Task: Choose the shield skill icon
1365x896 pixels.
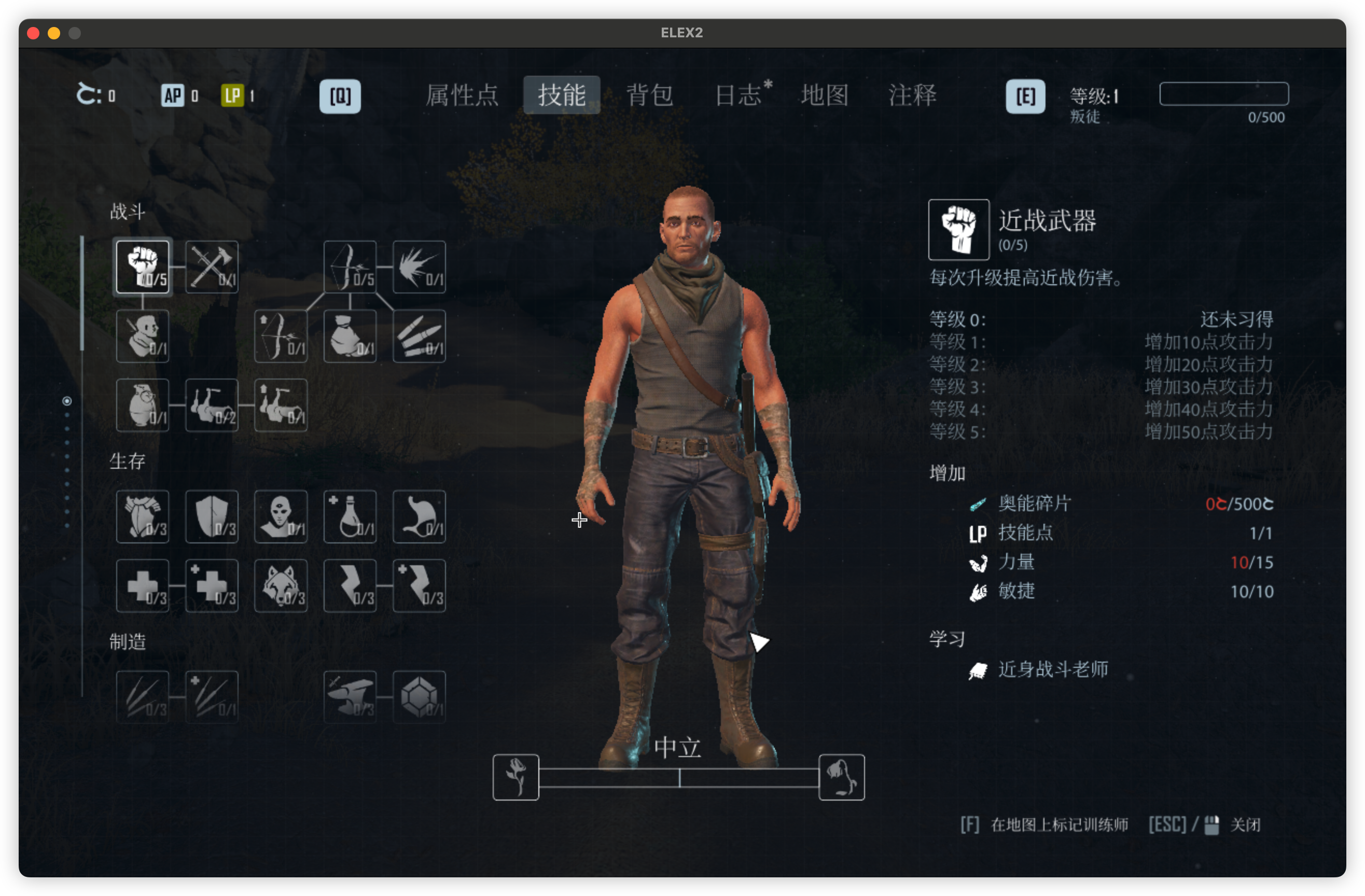Action: coord(212,516)
